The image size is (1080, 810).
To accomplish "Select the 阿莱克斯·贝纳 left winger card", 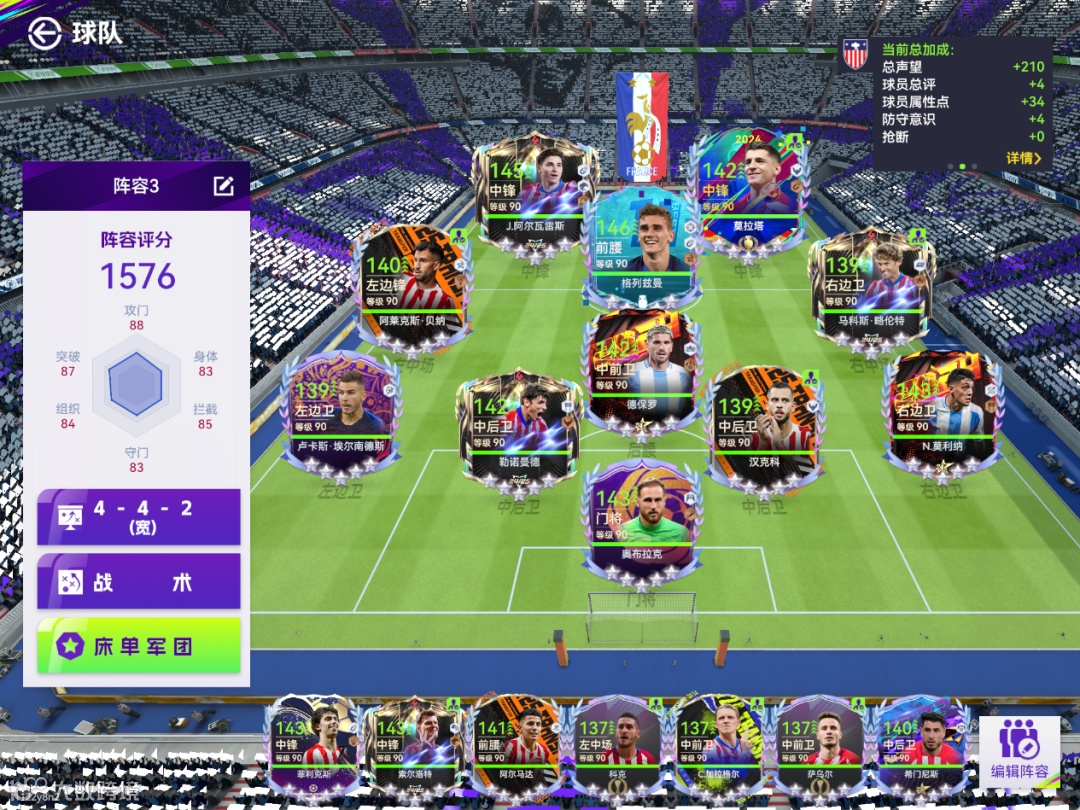I will 412,287.
